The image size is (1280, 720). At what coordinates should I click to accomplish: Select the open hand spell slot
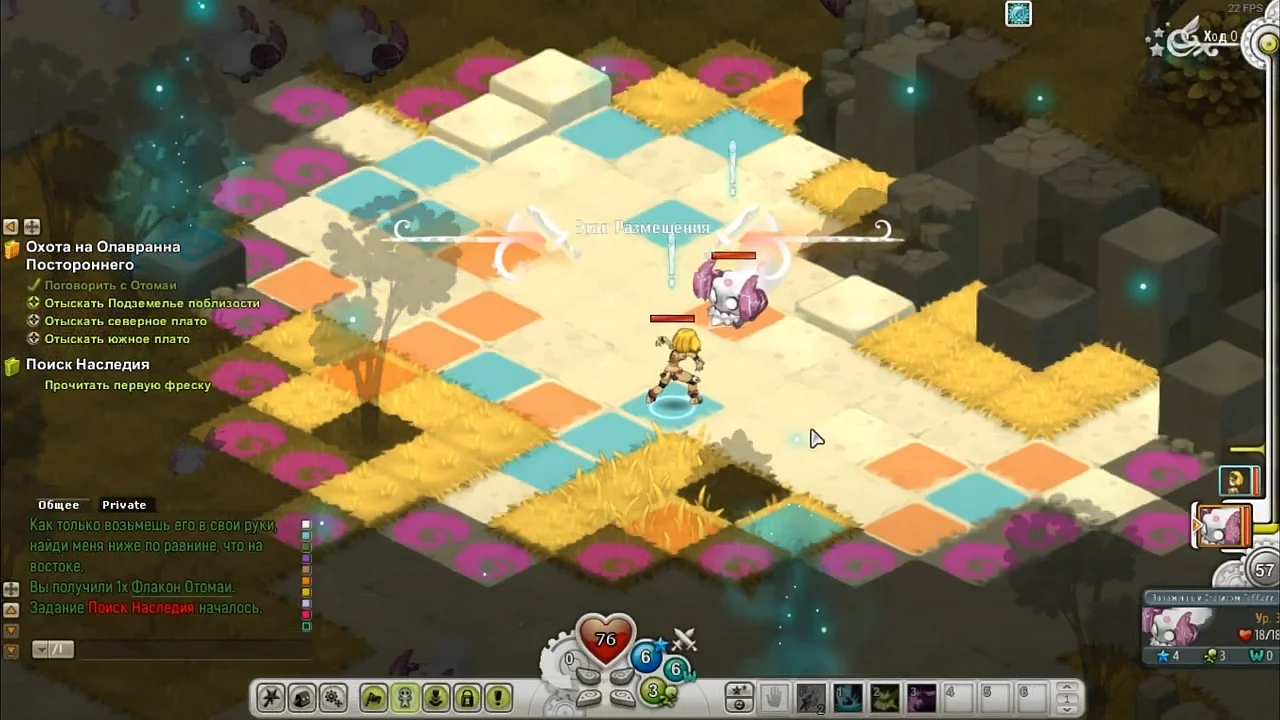[774, 697]
